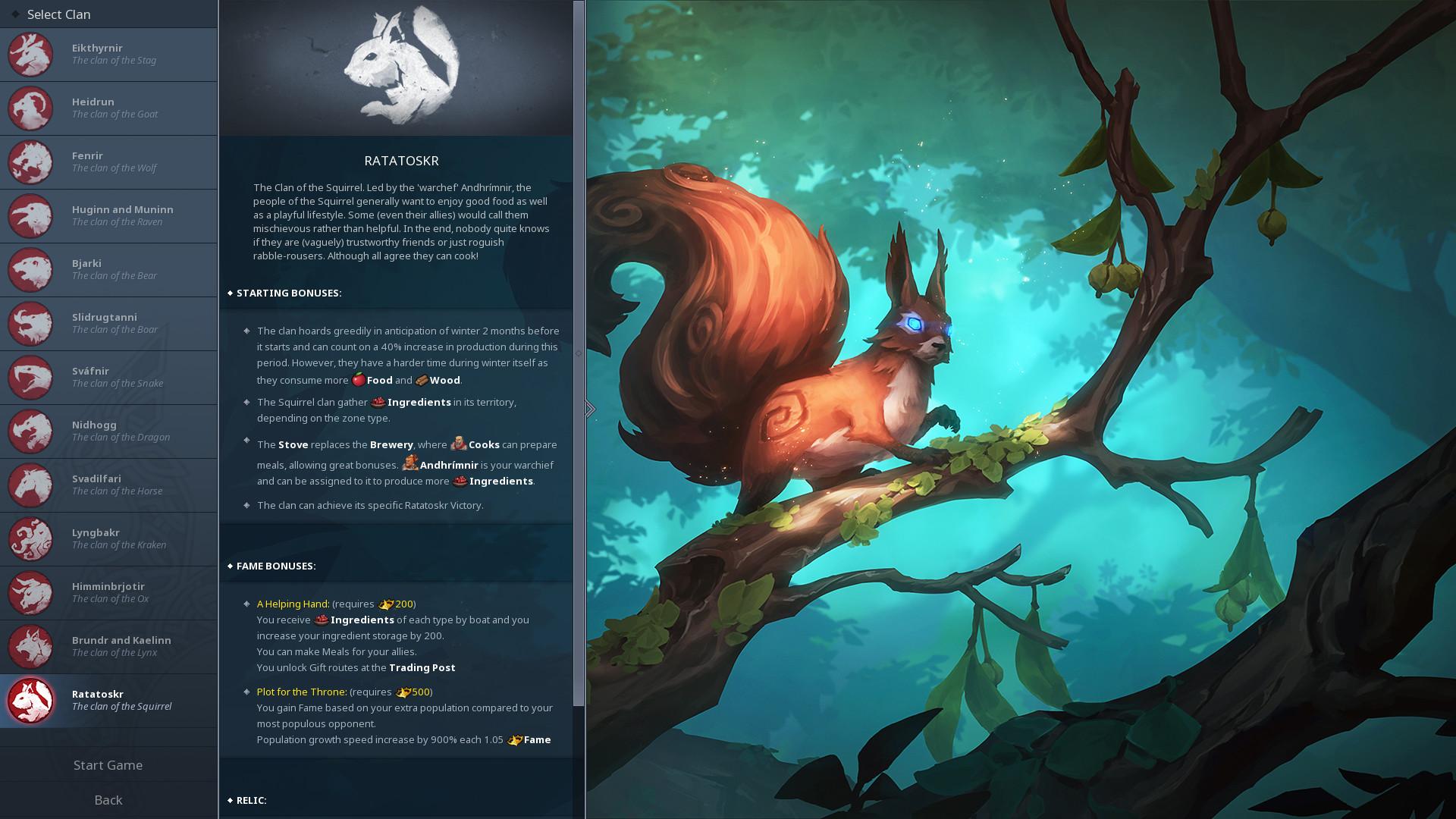Viewport: 1456px width, 819px height.
Task: Click Back to return to previous screen
Action: pyautogui.click(x=108, y=800)
